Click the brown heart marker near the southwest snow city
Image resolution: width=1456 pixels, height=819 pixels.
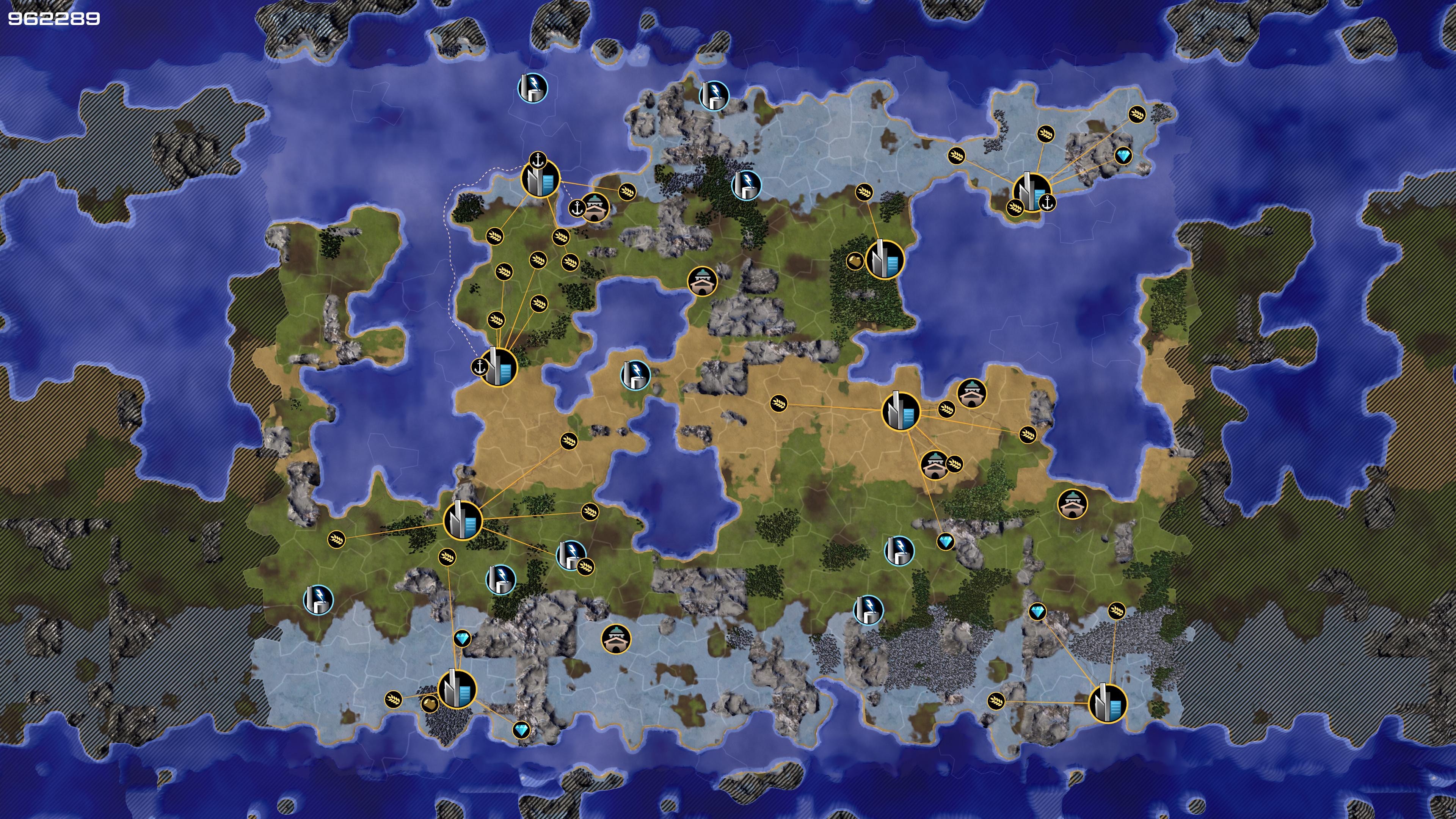pyautogui.click(x=430, y=704)
